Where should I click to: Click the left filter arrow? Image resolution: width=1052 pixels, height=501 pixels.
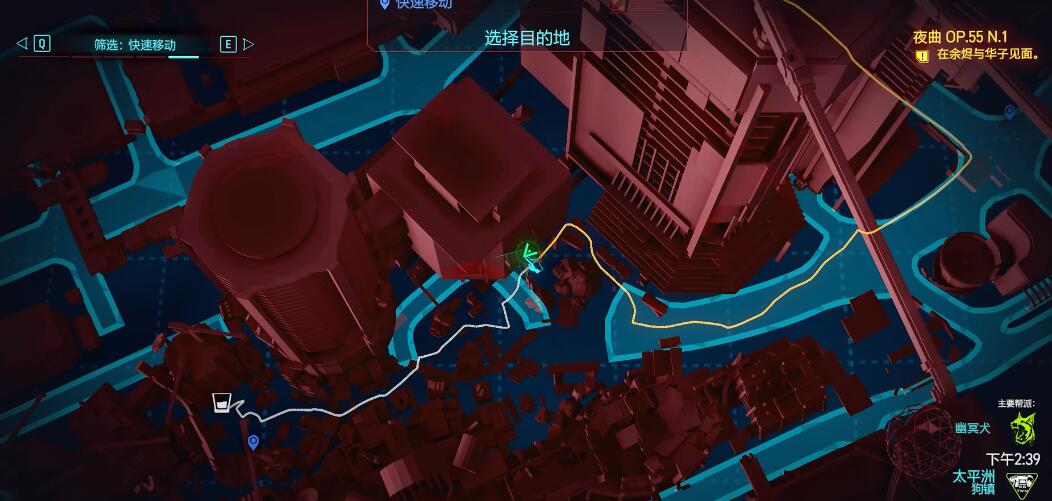[22, 43]
